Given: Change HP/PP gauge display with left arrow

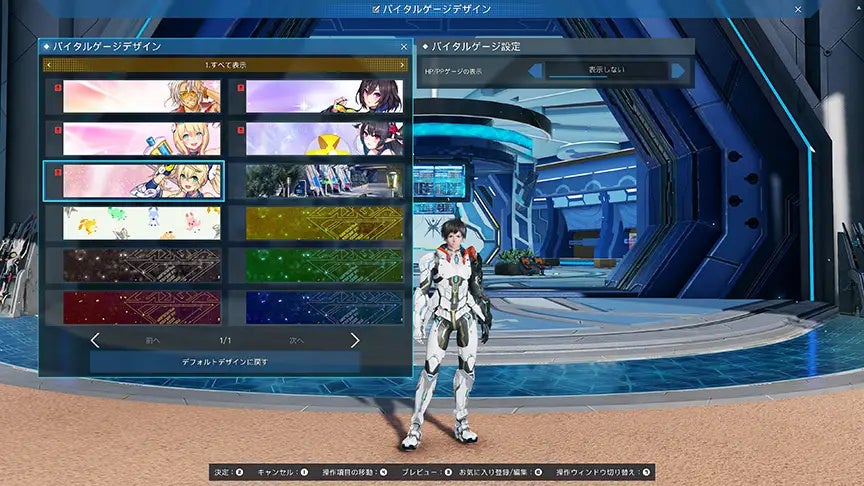Looking at the screenshot, I should pyautogui.click(x=536, y=71).
